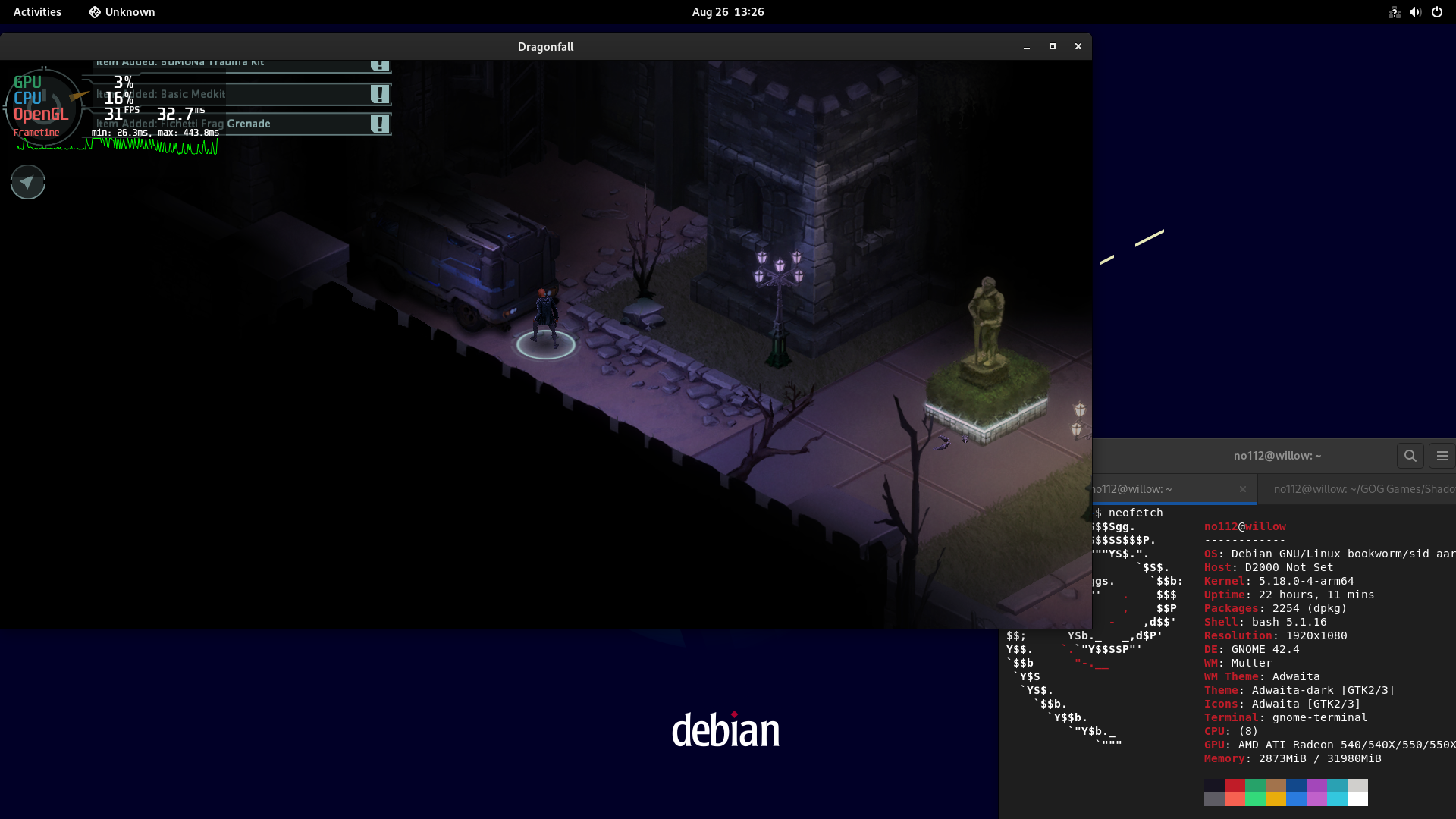This screenshot has height=819, width=1456.
Task: Open the gnome-terminal hamburger menu
Action: coord(1443,456)
